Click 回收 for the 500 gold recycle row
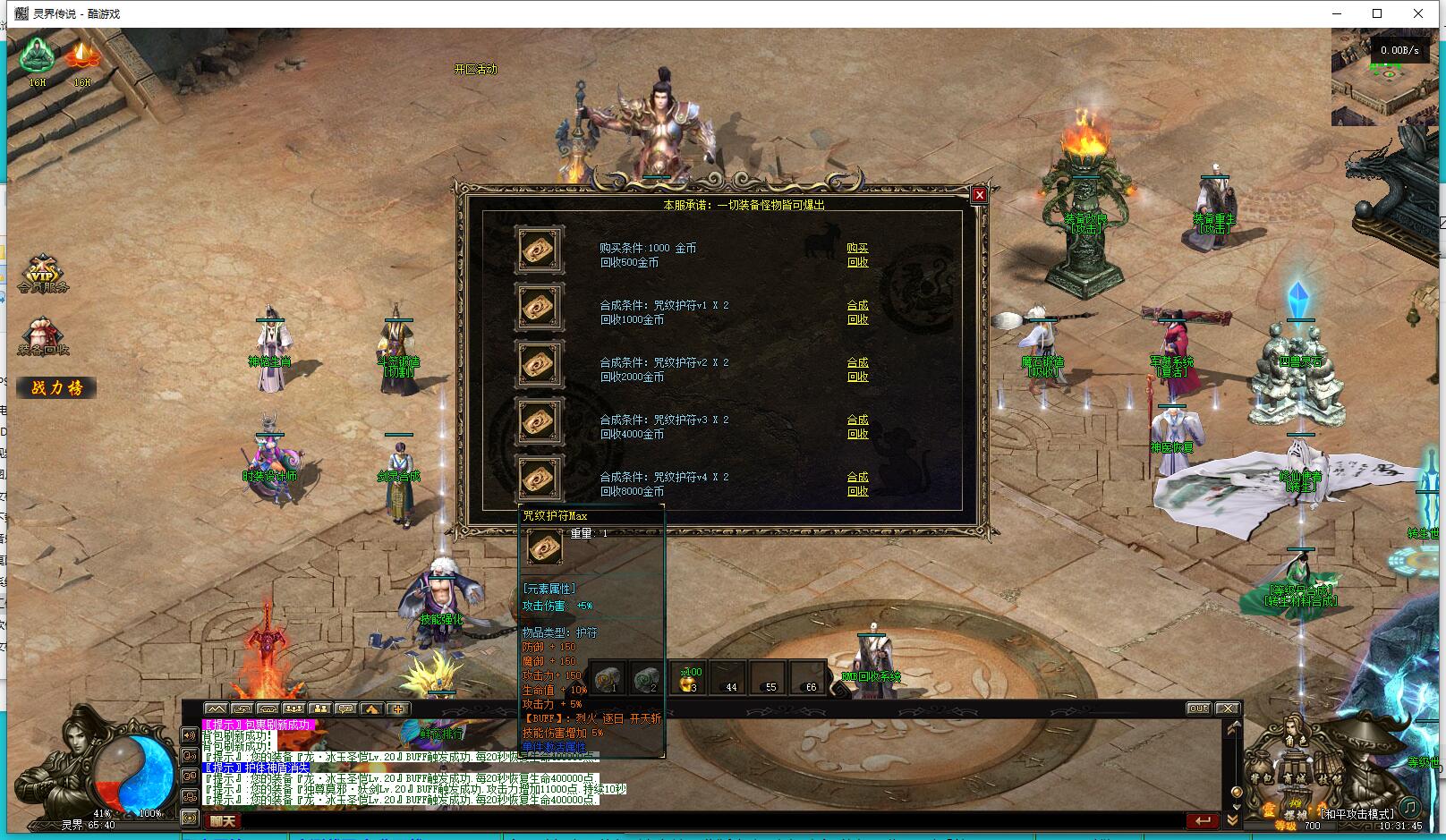 click(x=857, y=262)
